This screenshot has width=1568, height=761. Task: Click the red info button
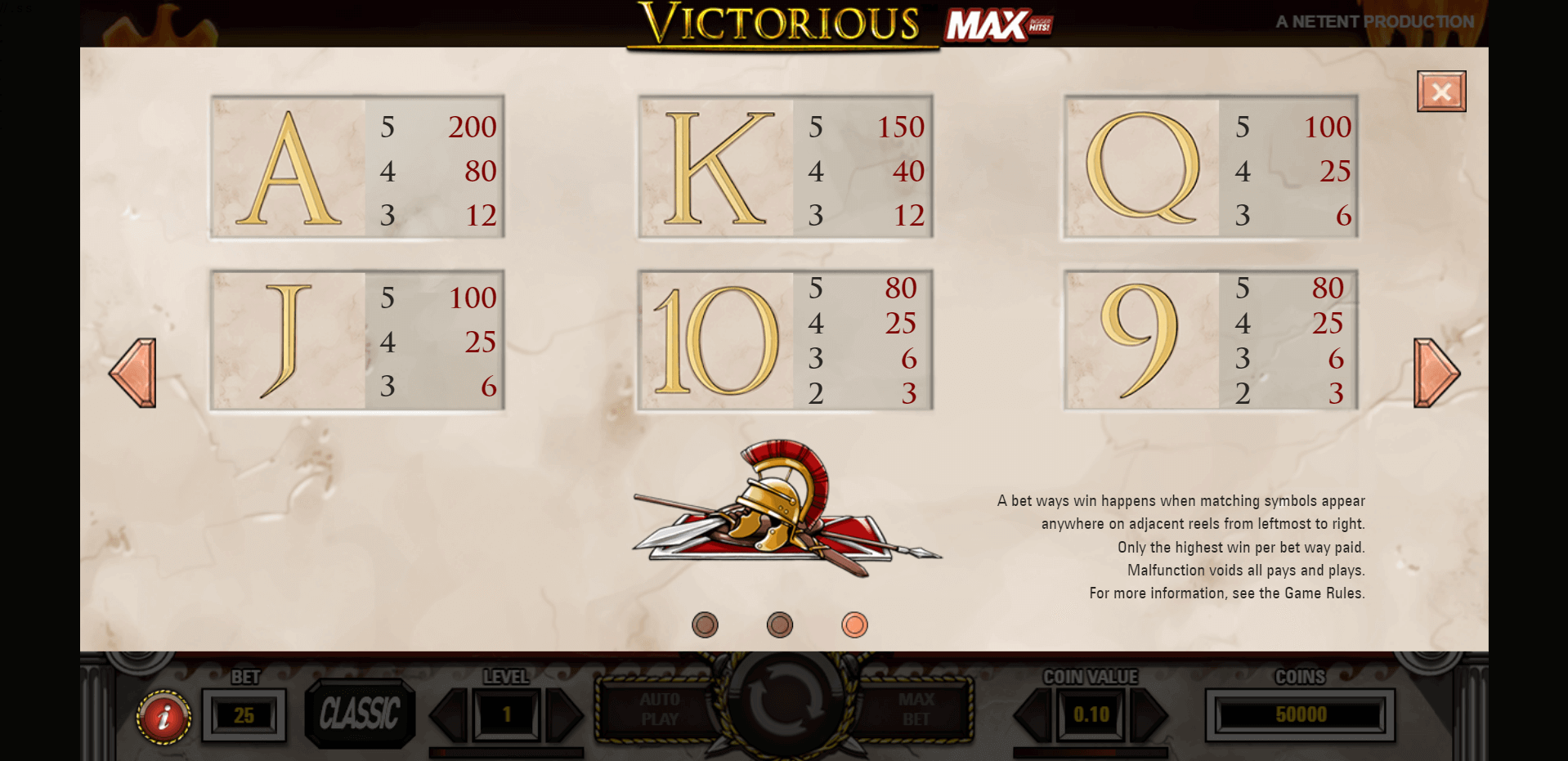[x=164, y=717]
